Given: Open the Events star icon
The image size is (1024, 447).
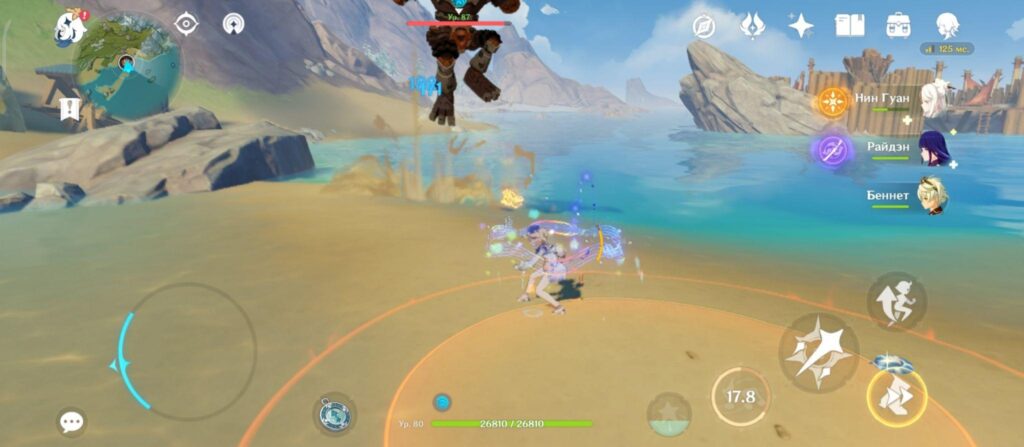Looking at the screenshot, I should click(x=800, y=26).
